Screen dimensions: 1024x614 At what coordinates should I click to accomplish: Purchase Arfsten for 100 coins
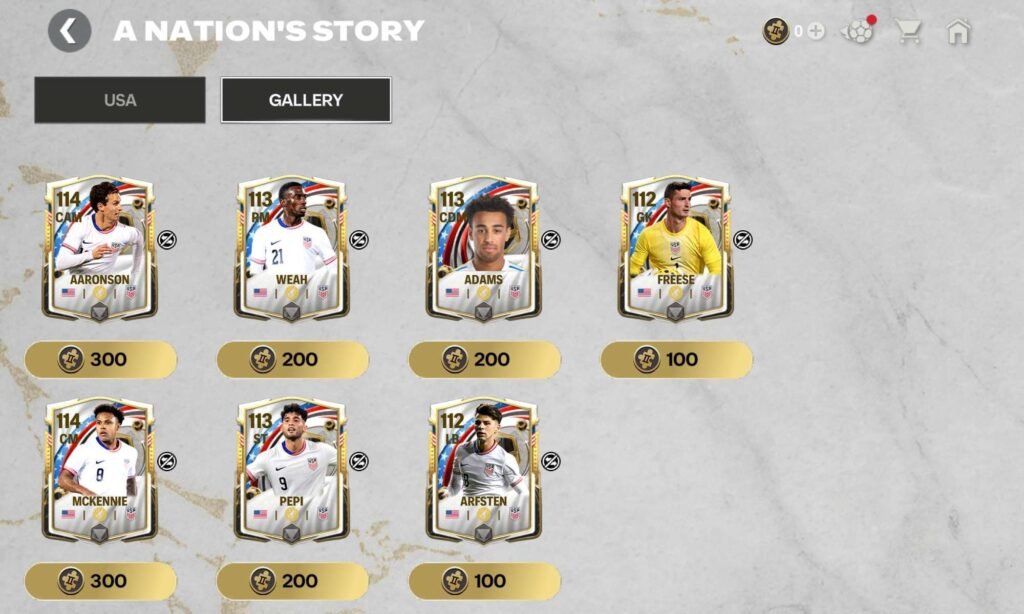pos(485,581)
